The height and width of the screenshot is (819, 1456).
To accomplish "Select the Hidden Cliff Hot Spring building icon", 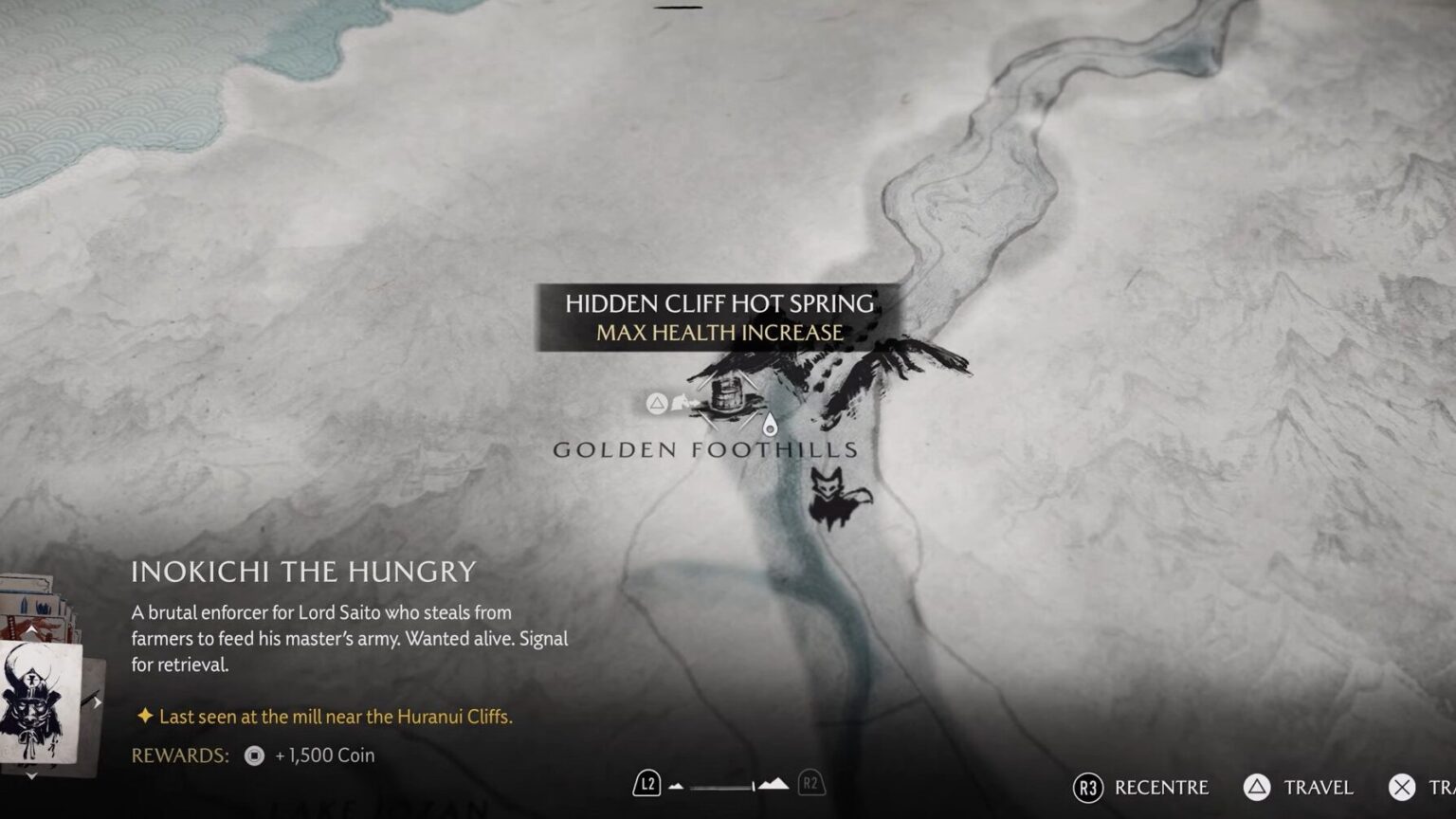I will (728, 396).
